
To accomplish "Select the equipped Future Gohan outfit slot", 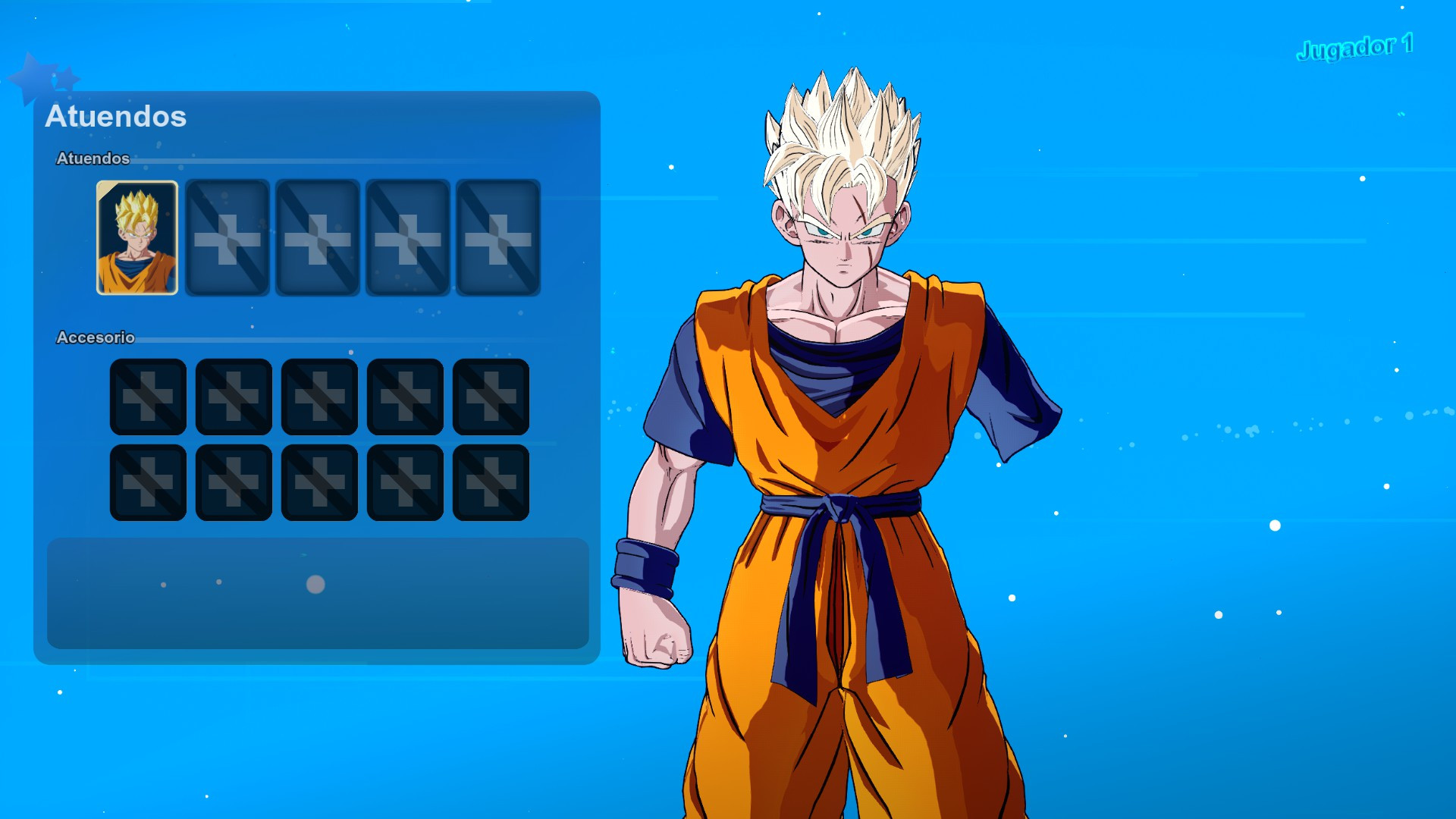I will tap(136, 237).
